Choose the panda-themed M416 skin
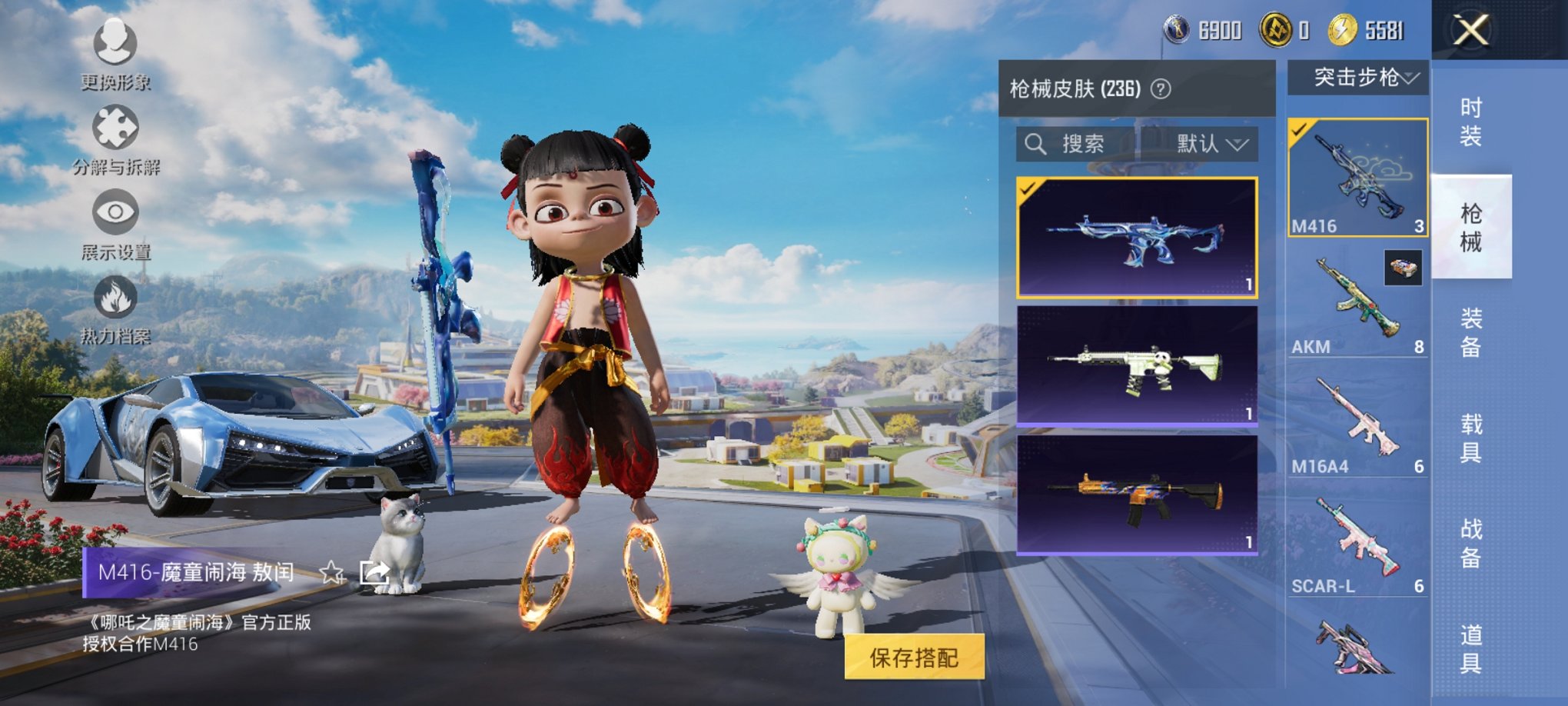 click(1137, 365)
